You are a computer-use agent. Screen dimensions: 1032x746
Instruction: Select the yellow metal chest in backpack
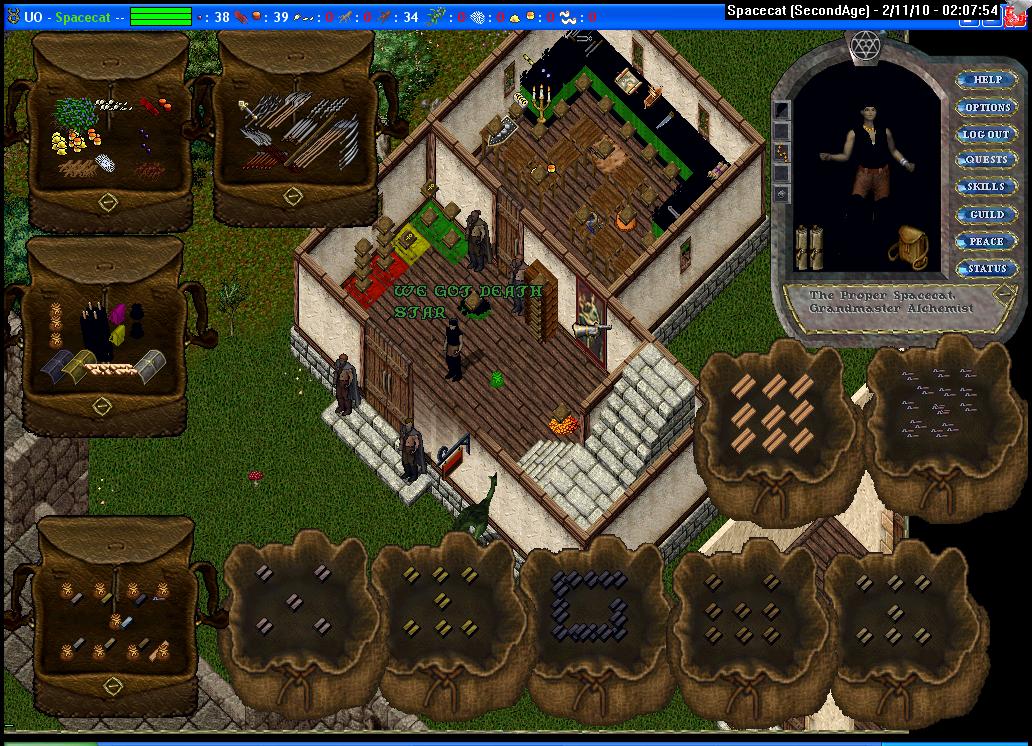click(x=78, y=366)
